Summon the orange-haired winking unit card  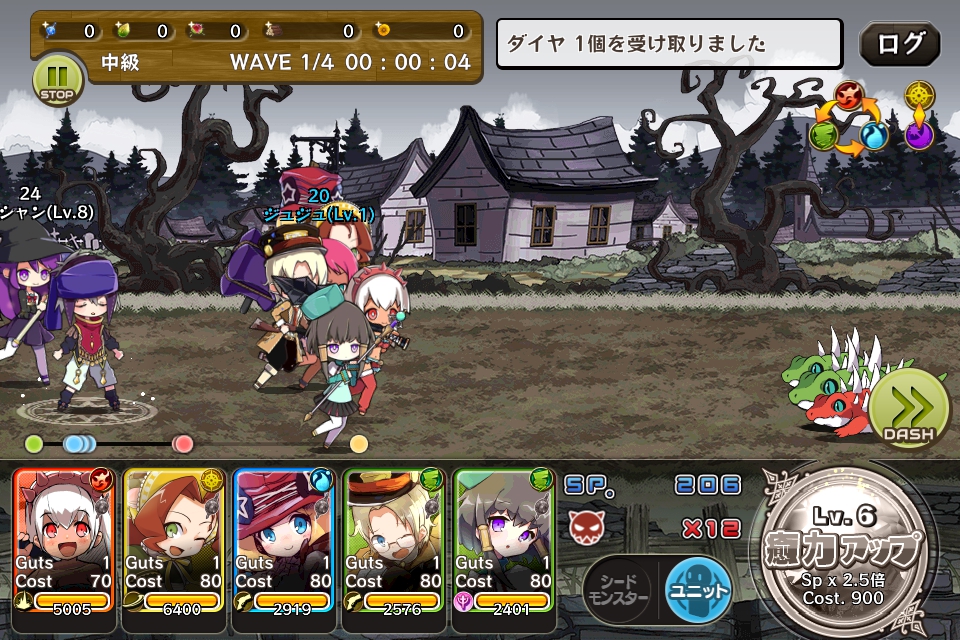175,540
